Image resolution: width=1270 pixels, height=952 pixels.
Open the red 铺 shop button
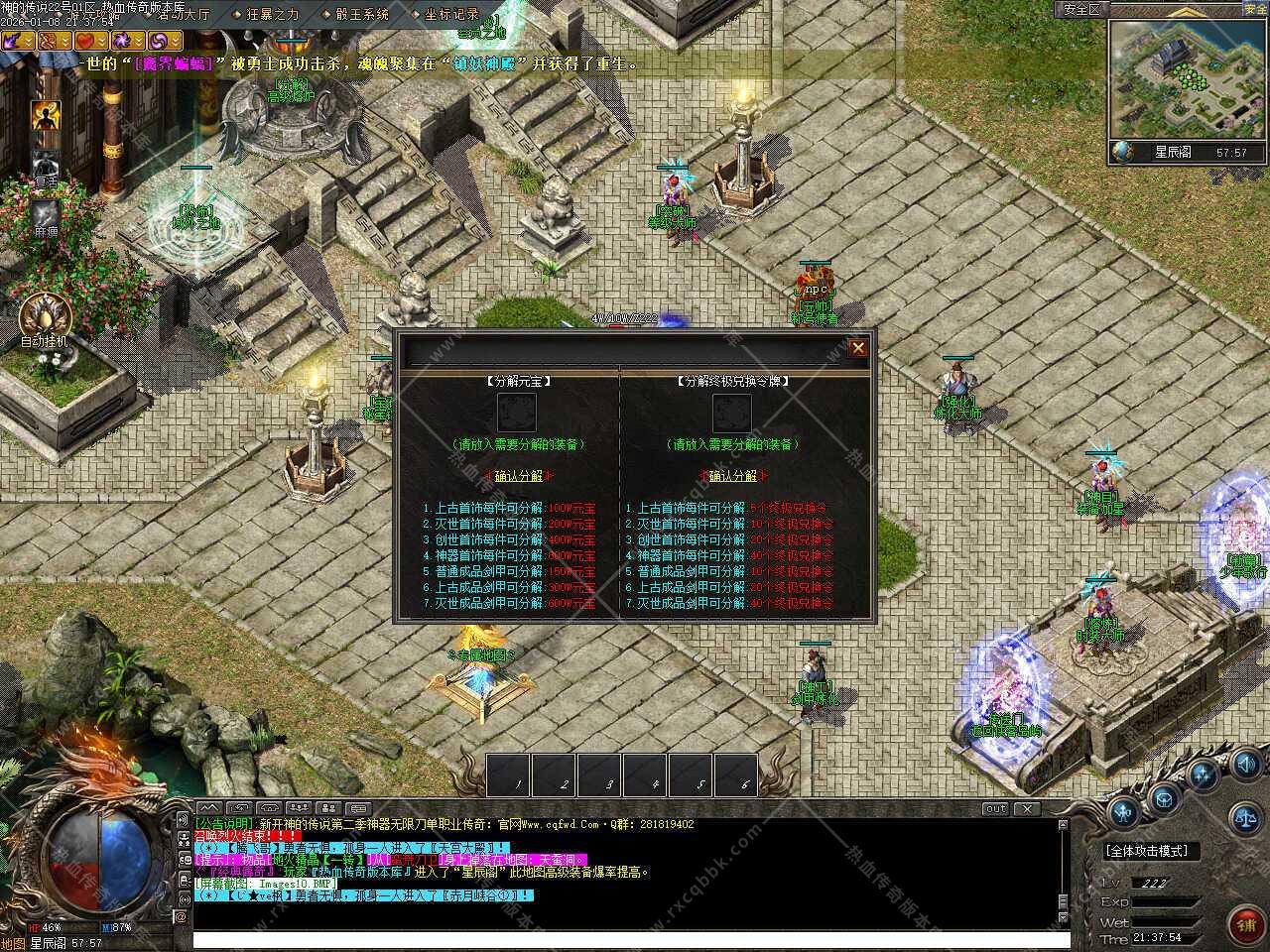pyautogui.click(x=1246, y=925)
